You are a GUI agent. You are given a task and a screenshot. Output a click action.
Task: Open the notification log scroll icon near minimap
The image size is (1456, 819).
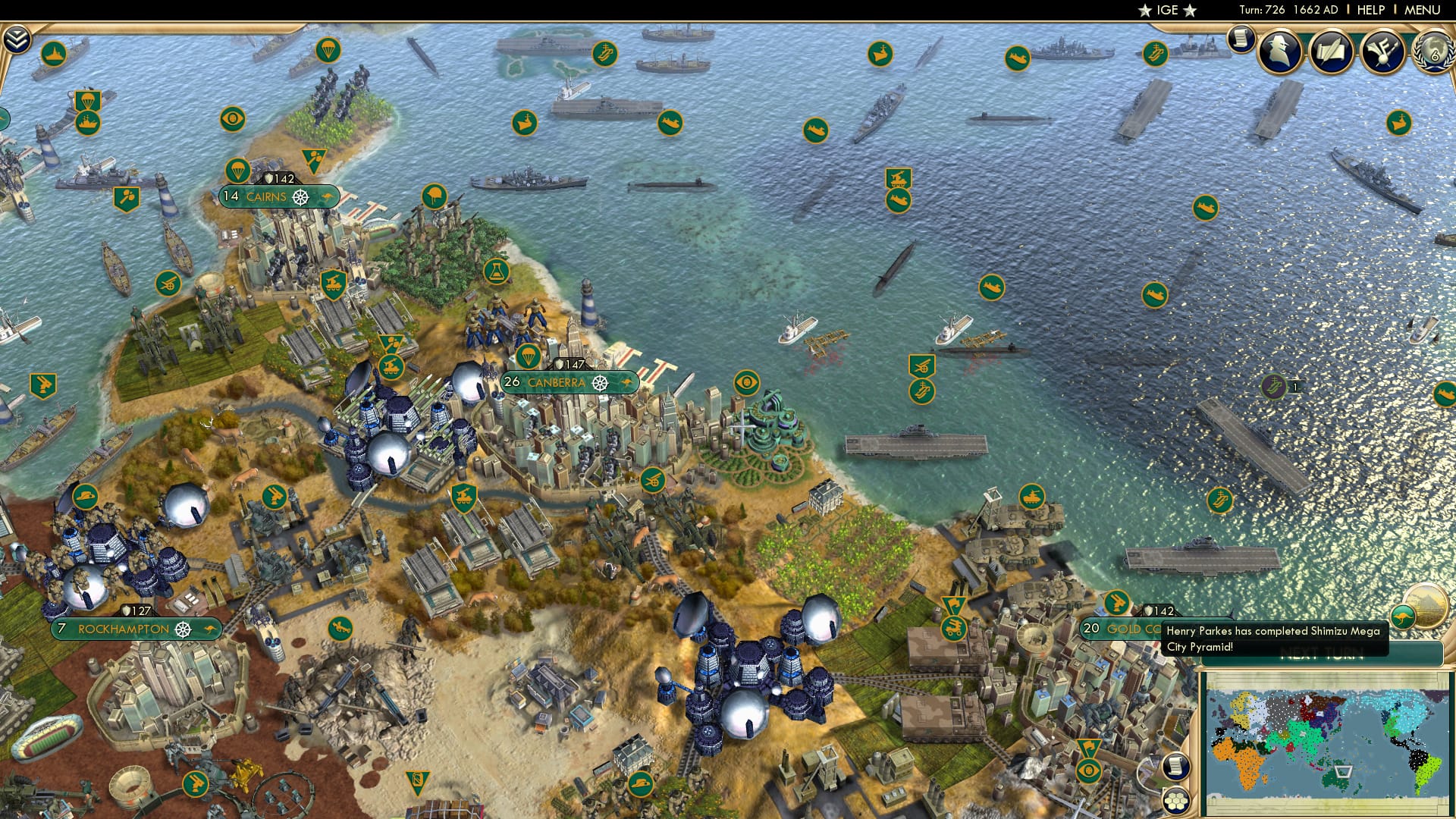tap(1175, 767)
